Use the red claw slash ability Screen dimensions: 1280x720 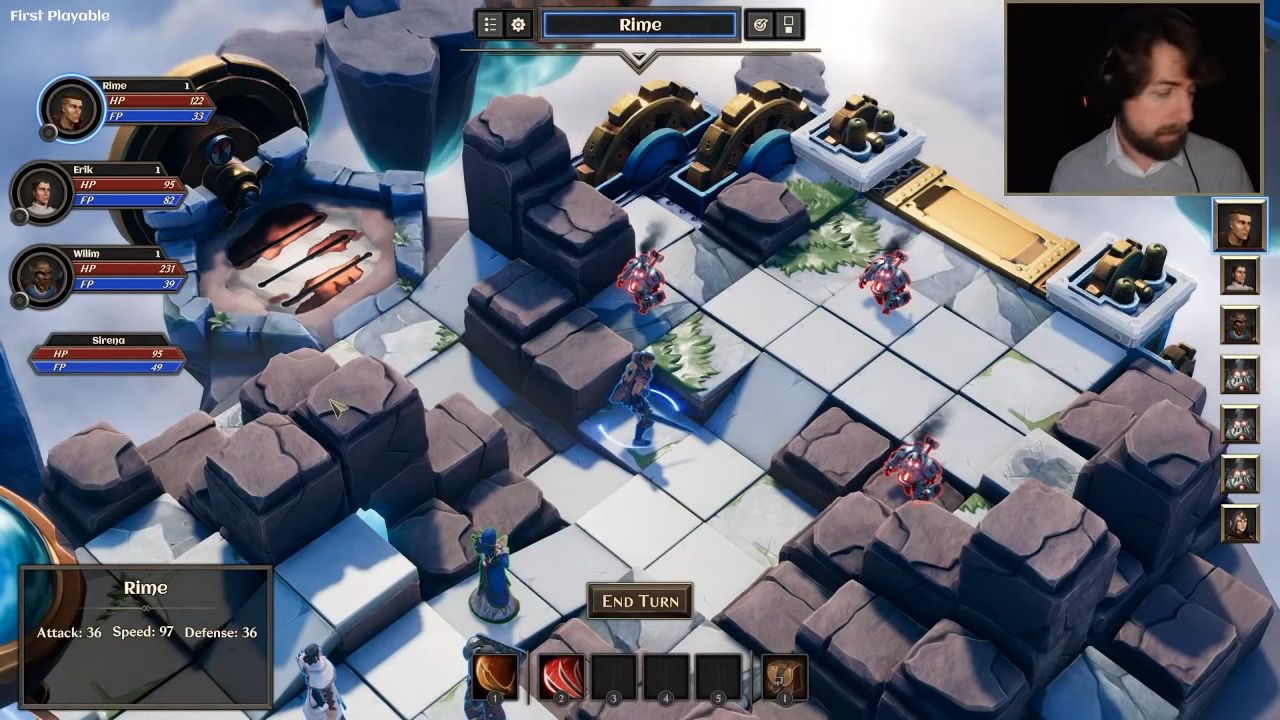pyautogui.click(x=561, y=676)
